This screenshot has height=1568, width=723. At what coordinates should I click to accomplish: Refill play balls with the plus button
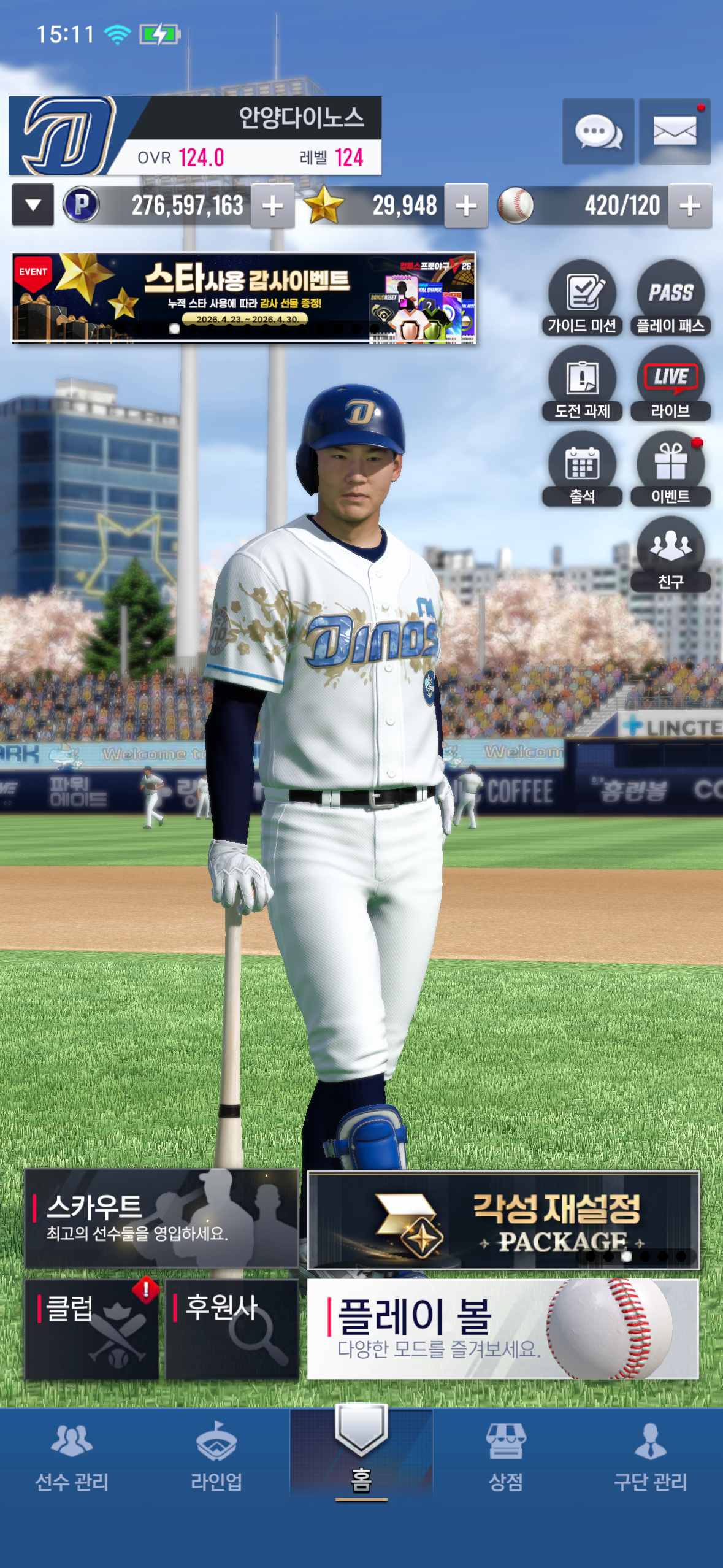tap(689, 206)
